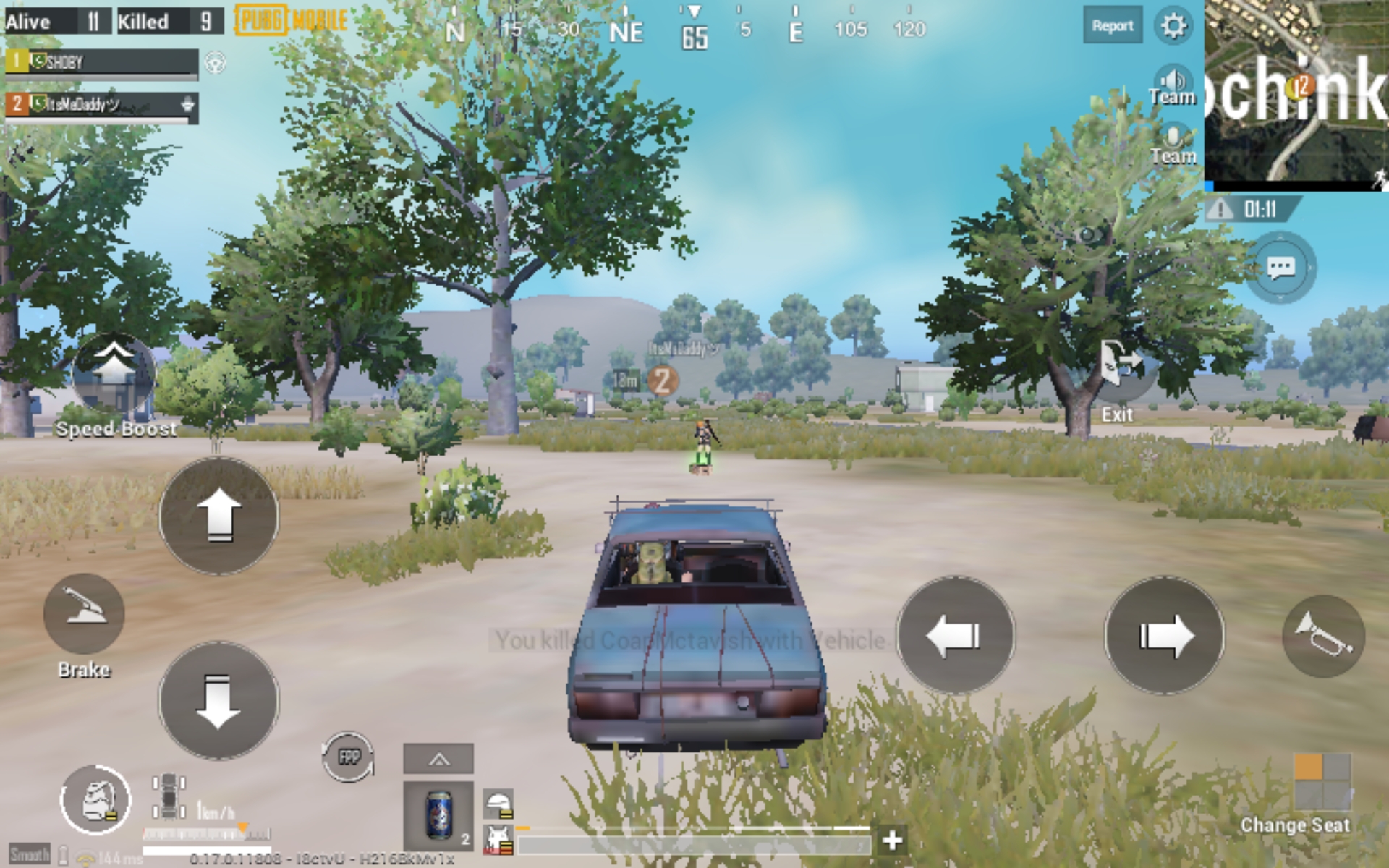Reverse with the down arrow button

point(218,700)
